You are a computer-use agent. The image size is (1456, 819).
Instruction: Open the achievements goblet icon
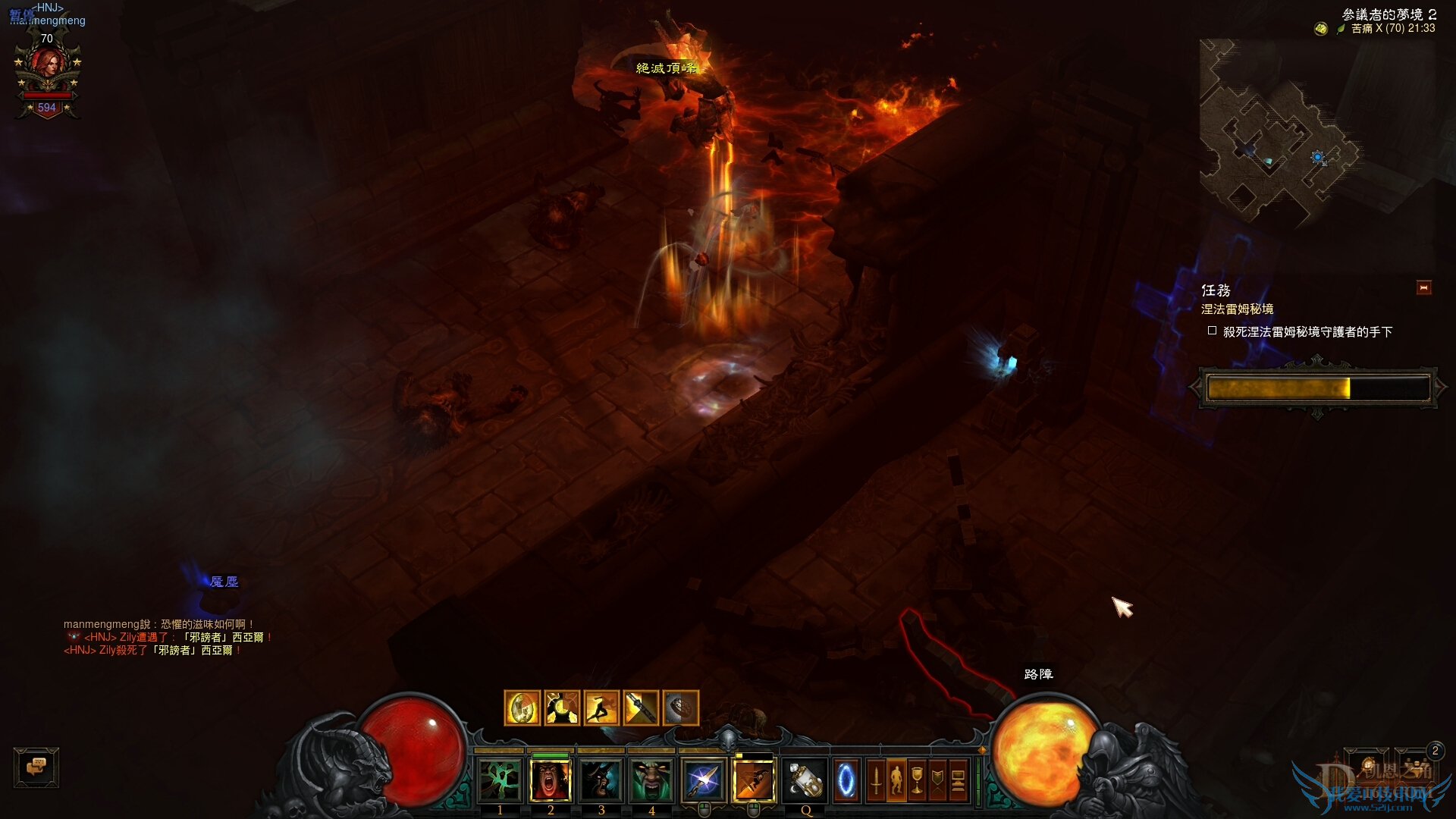917,780
